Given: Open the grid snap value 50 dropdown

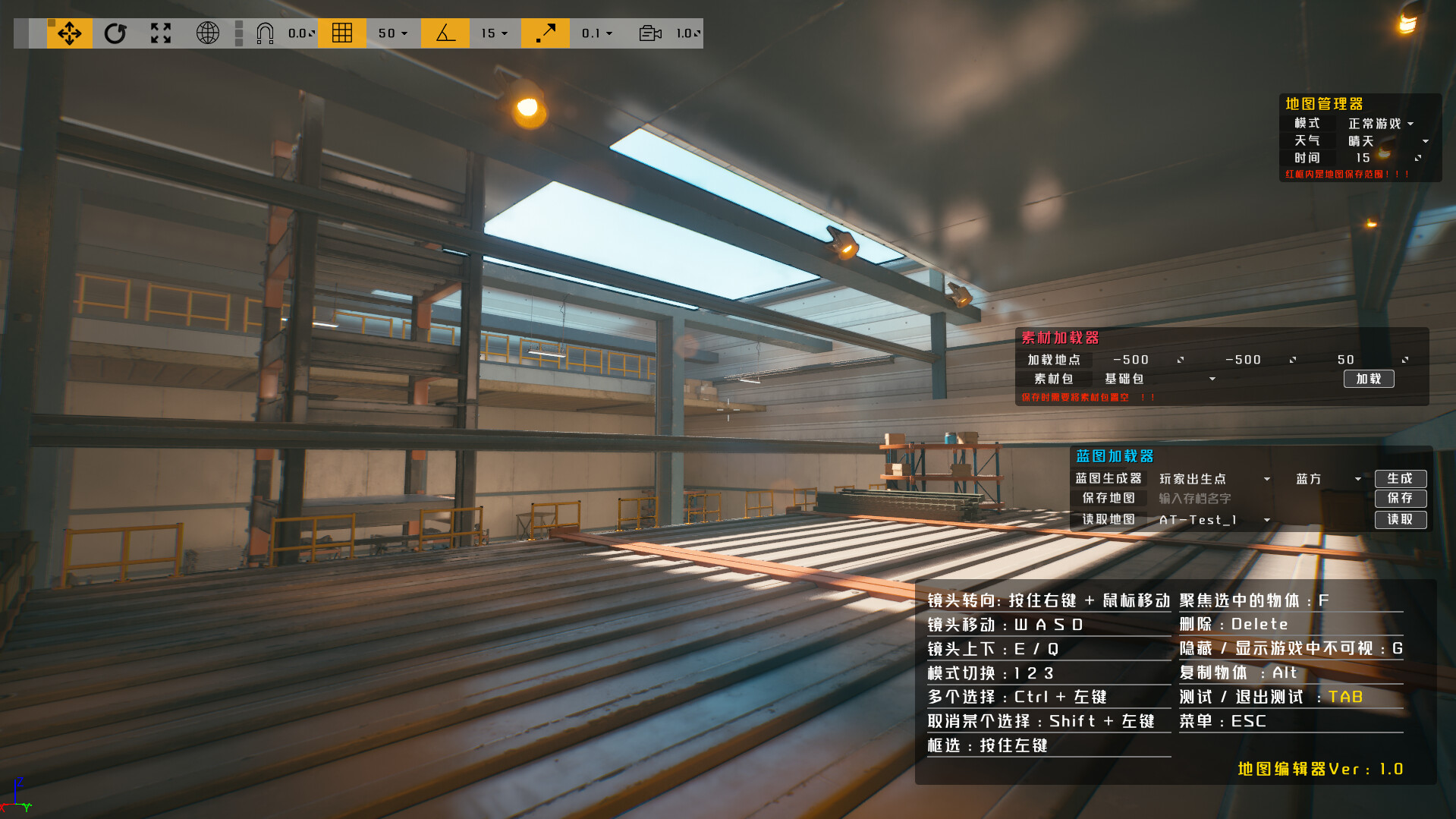Looking at the screenshot, I should point(393,33).
